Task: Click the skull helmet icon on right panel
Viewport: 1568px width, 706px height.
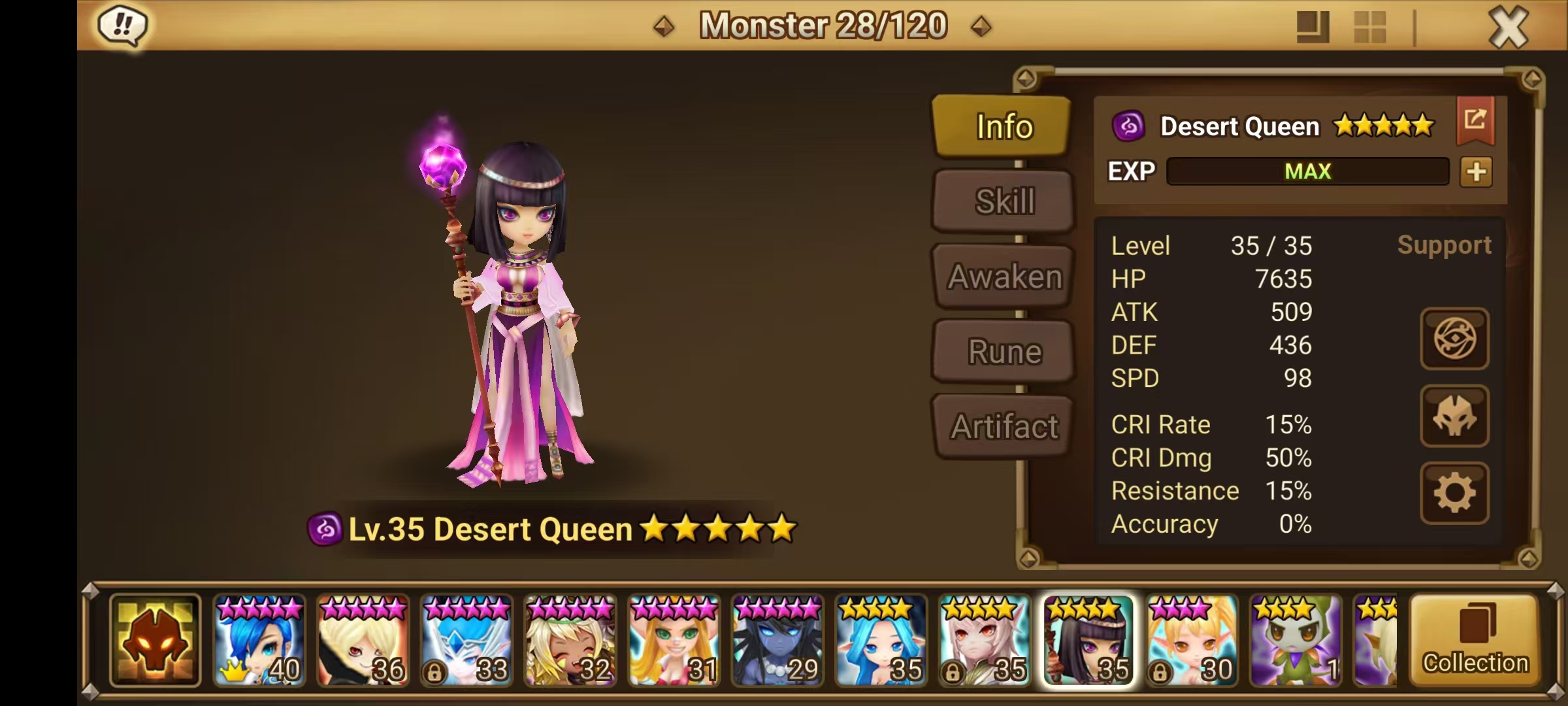Action: 1454,416
